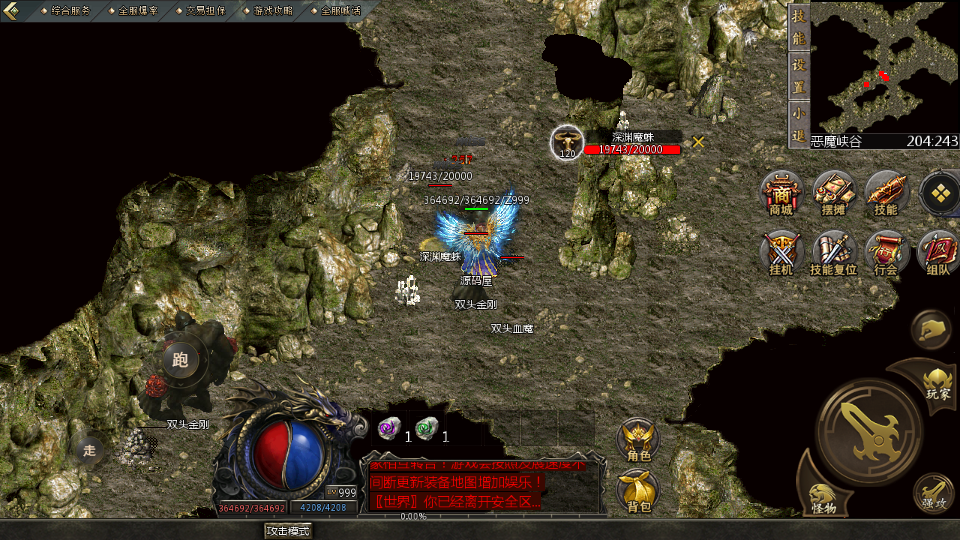960x540 pixels.
Task: Open the 行会 guild panel
Action: click(x=885, y=253)
